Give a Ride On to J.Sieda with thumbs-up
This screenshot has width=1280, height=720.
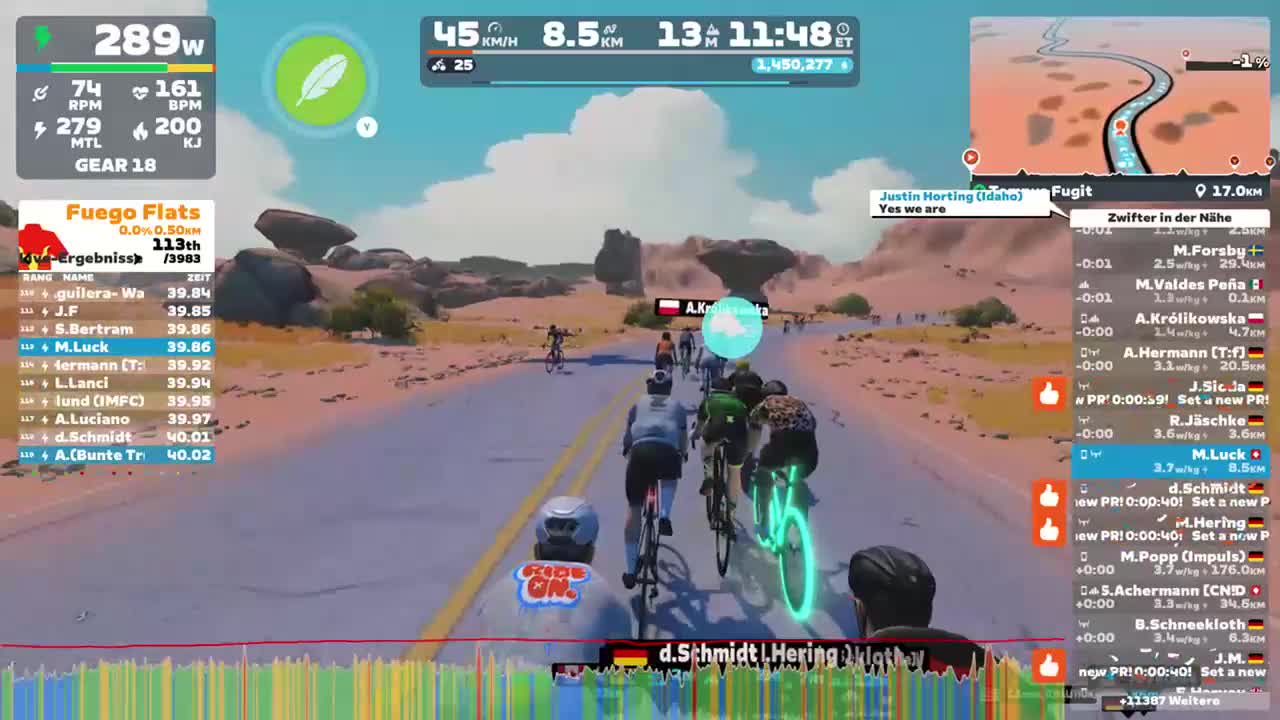(x=1048, y=394)
